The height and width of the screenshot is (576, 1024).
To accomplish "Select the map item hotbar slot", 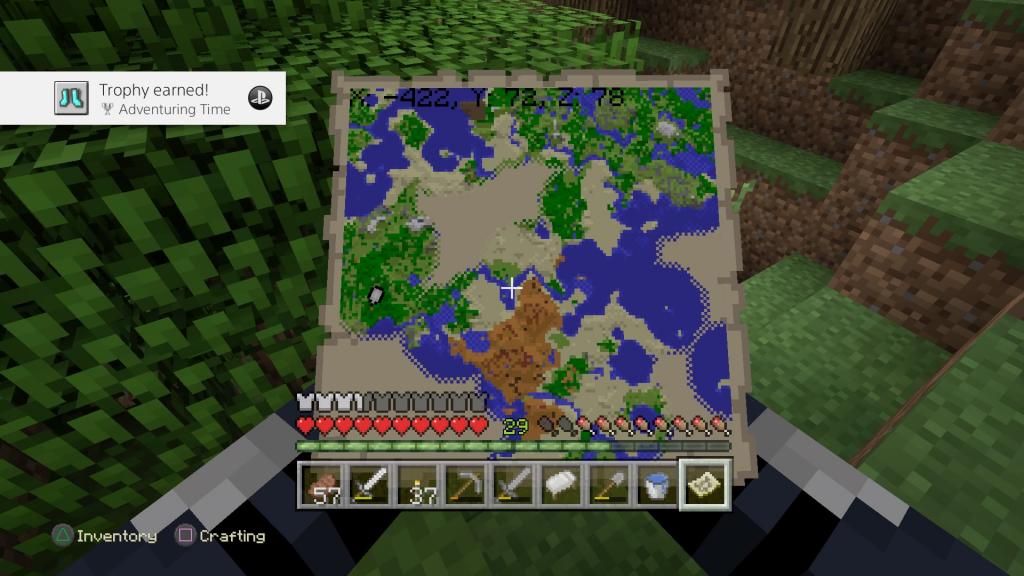I will [x=704, y=486].
